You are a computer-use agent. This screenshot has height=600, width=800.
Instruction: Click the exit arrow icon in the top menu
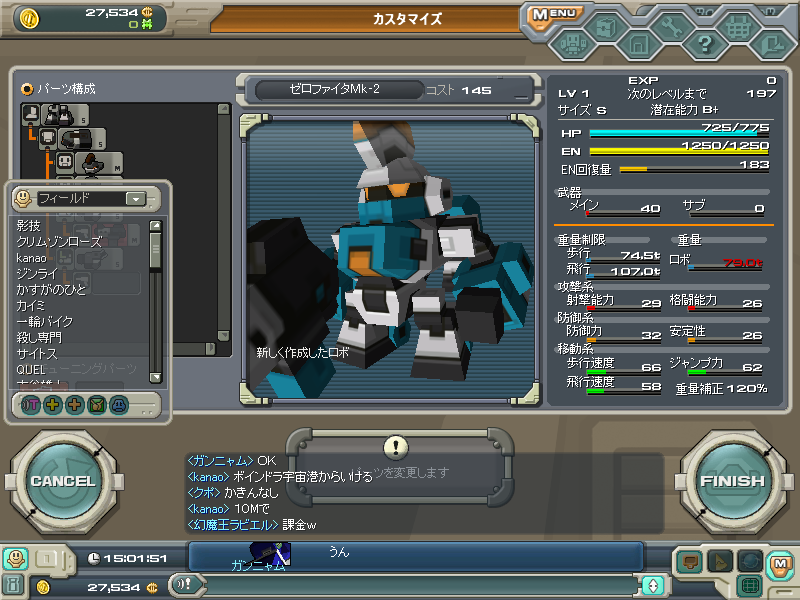coord(771,44)
